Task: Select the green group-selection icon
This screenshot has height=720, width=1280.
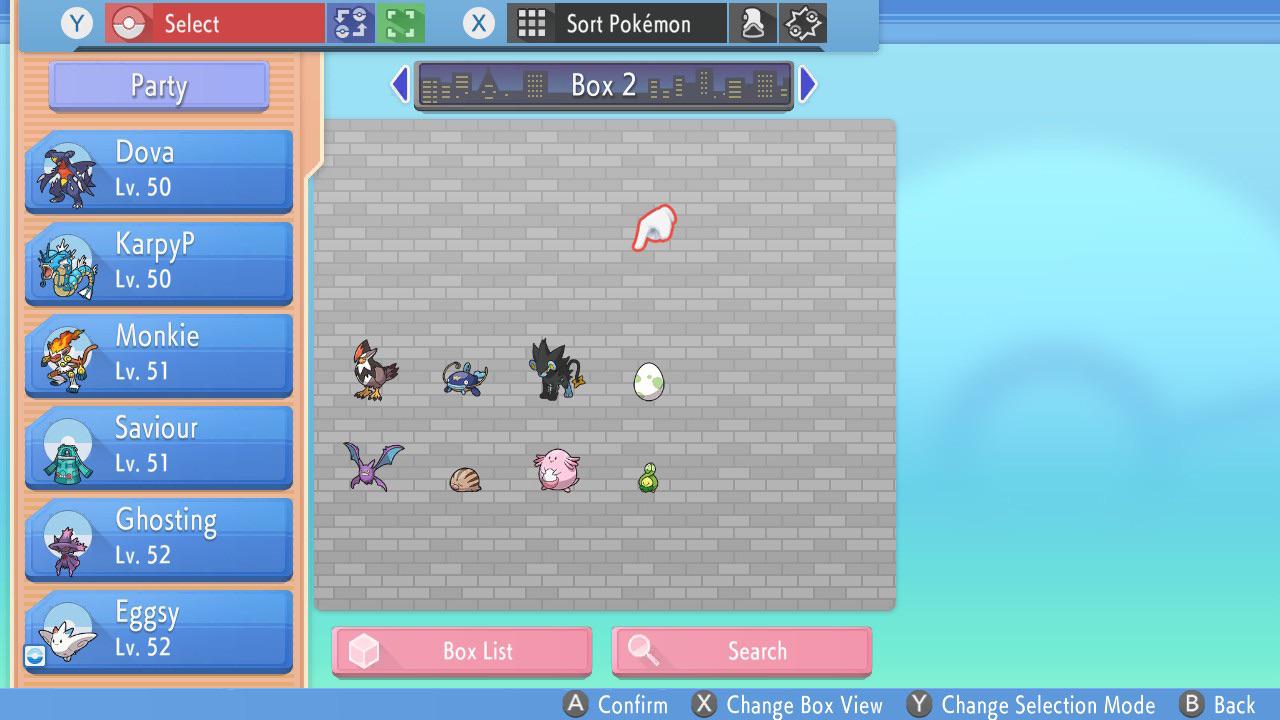Action: pyautogui.click(x=399, y=21)
